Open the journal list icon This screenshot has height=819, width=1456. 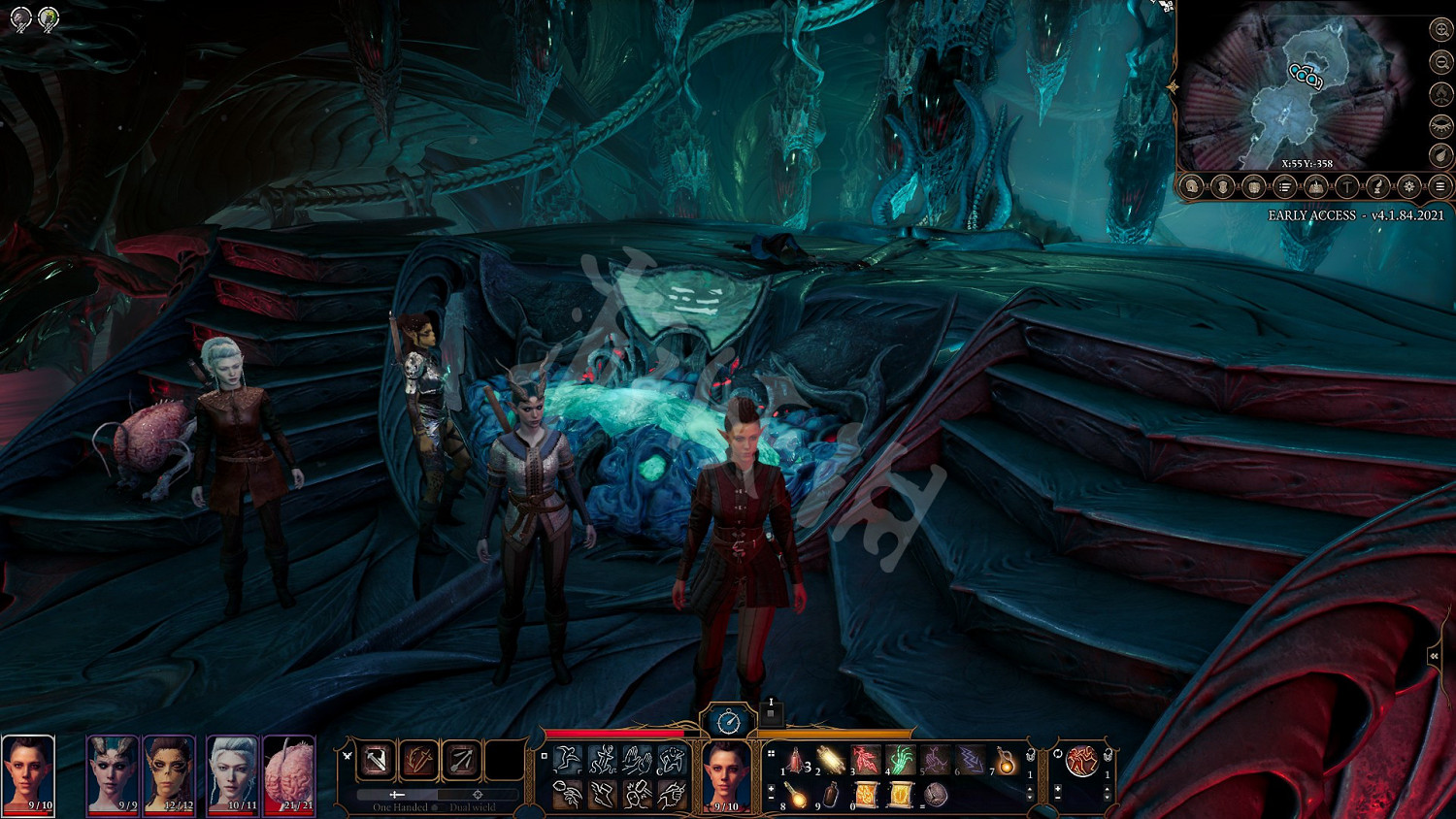tap(1284, 186)
